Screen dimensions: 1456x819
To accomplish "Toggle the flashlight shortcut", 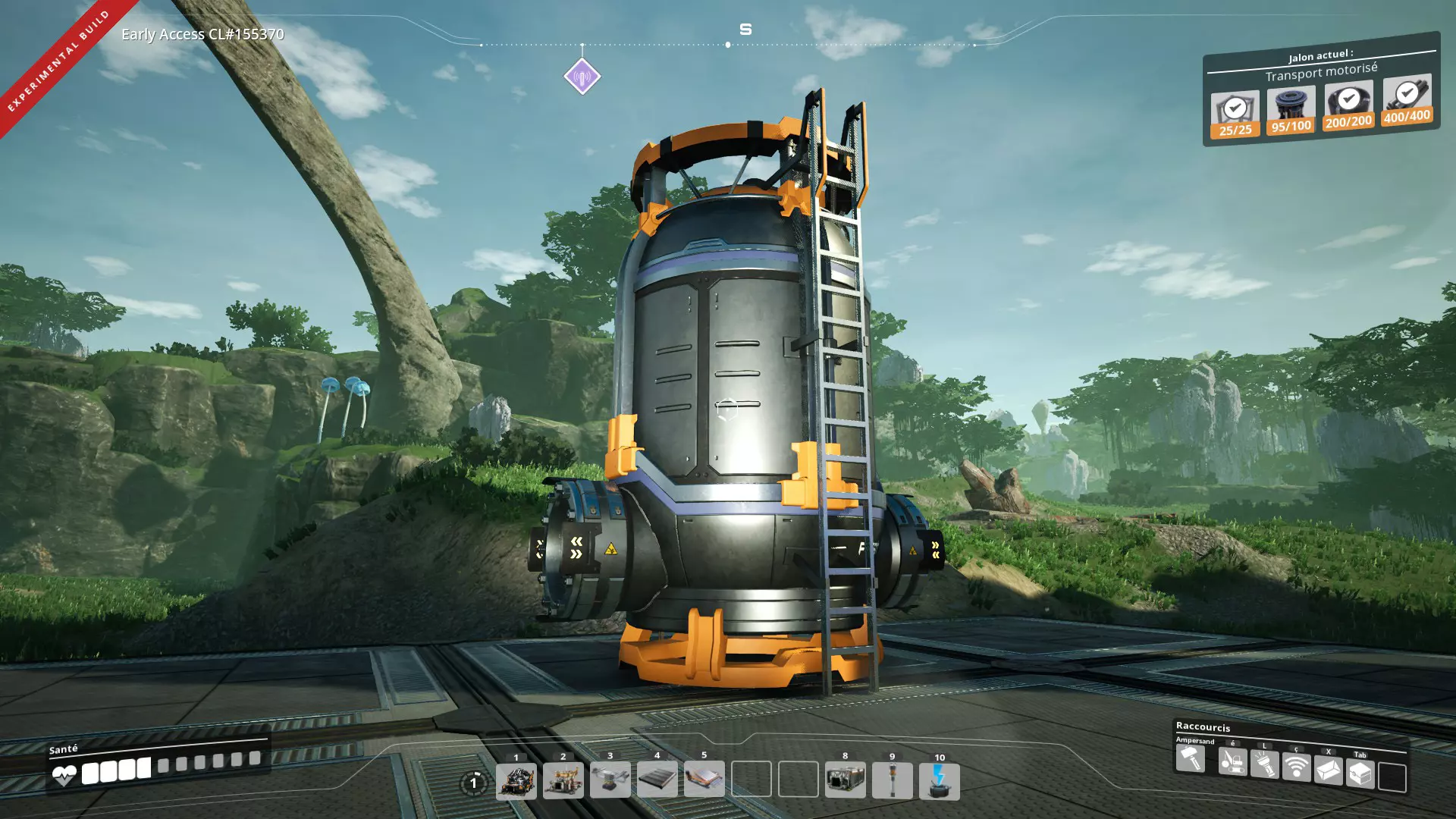I will (x=1264, y=764).
